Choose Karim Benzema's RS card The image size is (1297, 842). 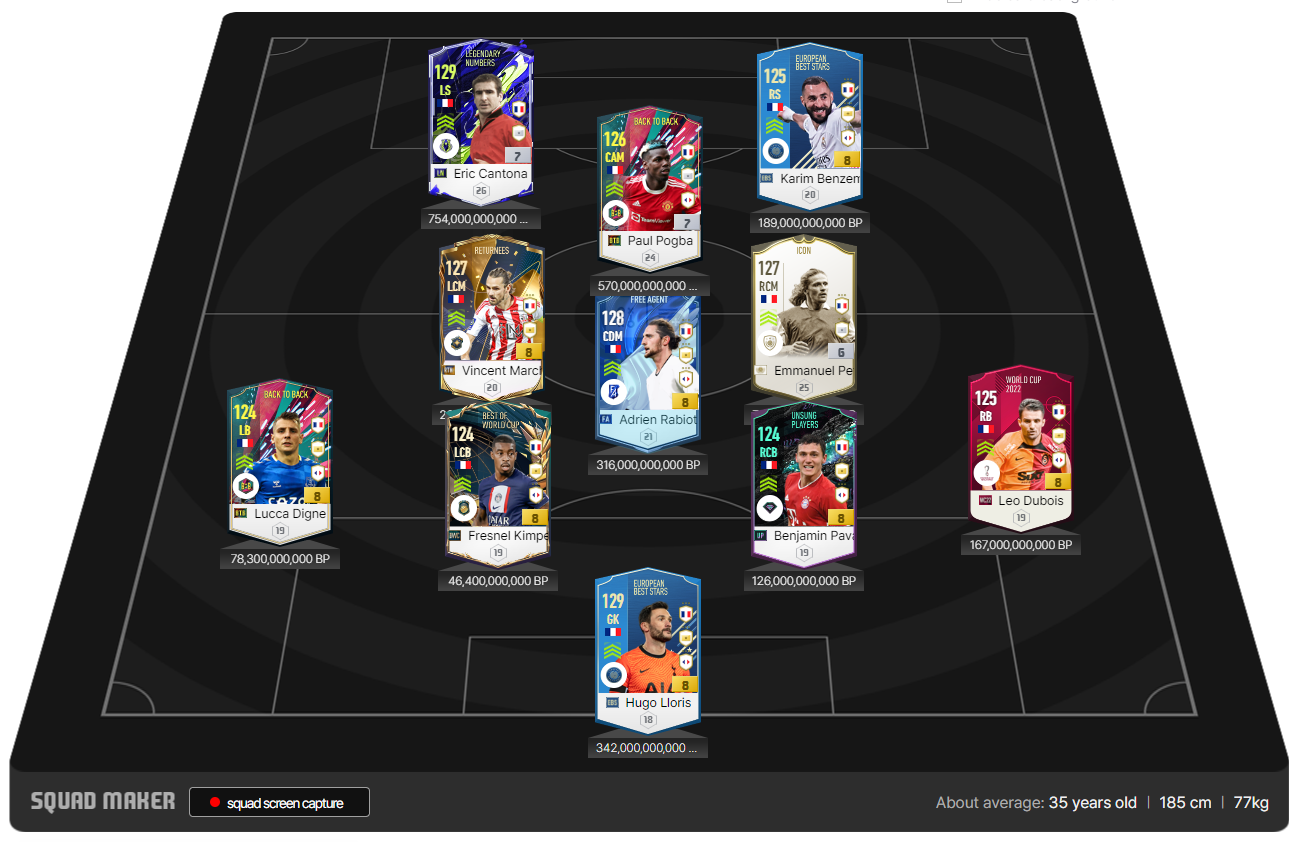click(809, 110)
